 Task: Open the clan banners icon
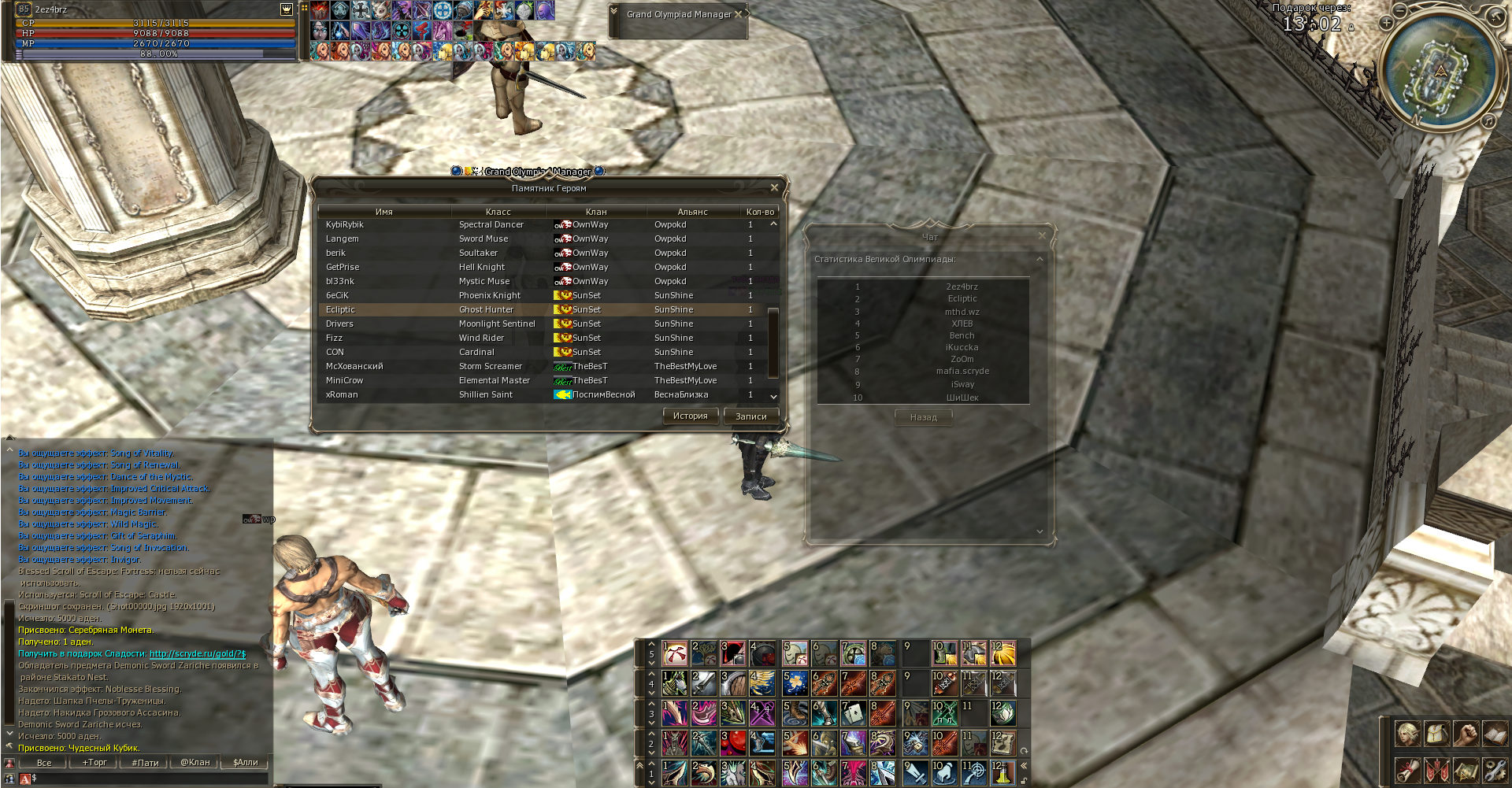[x=1436, y=771]
